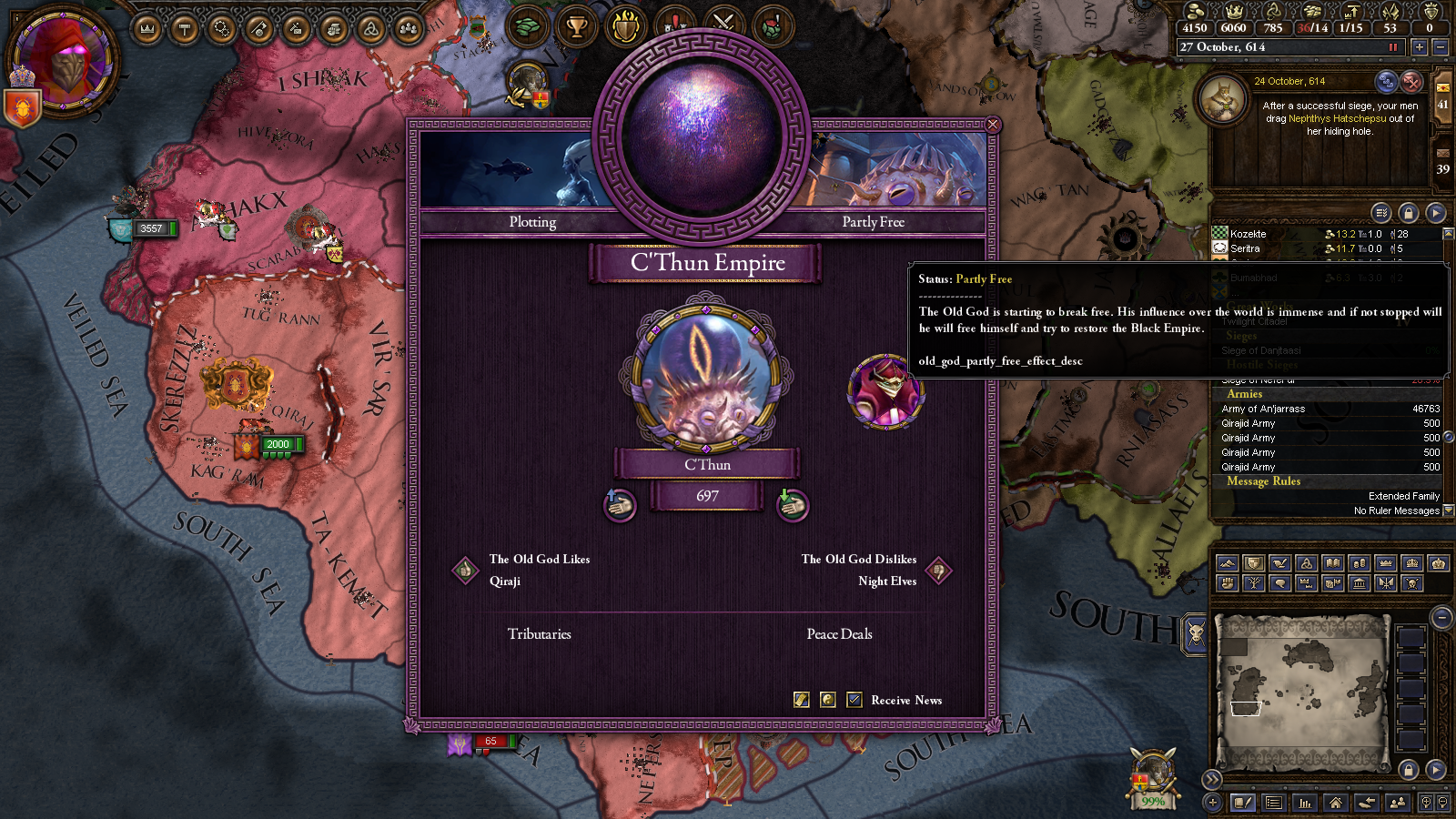Select Army of An'jarrass in the outliner
This screenshot has width=1456, height=819.
[1263, 409]
